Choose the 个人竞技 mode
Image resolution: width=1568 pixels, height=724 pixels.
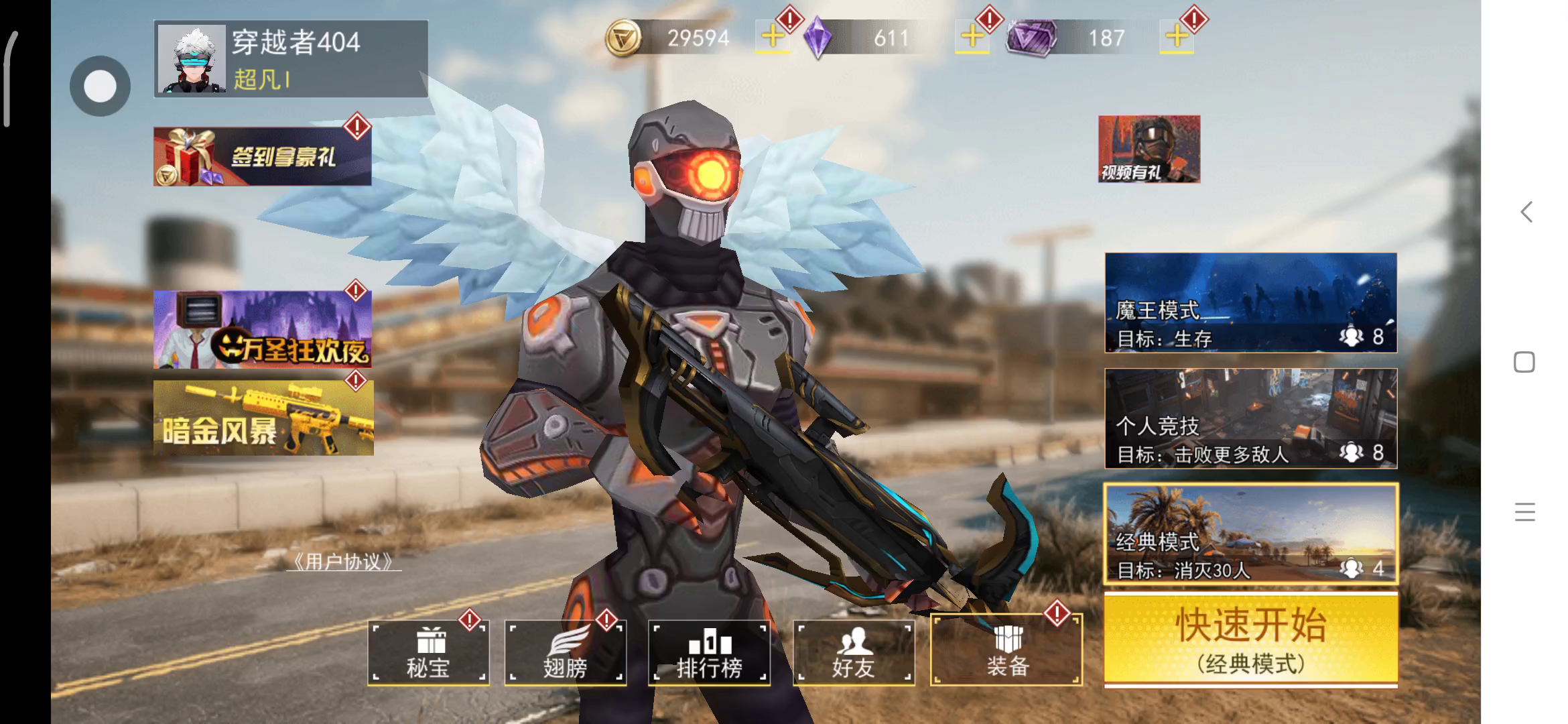pyautogui.click(x=1250, y=418)
